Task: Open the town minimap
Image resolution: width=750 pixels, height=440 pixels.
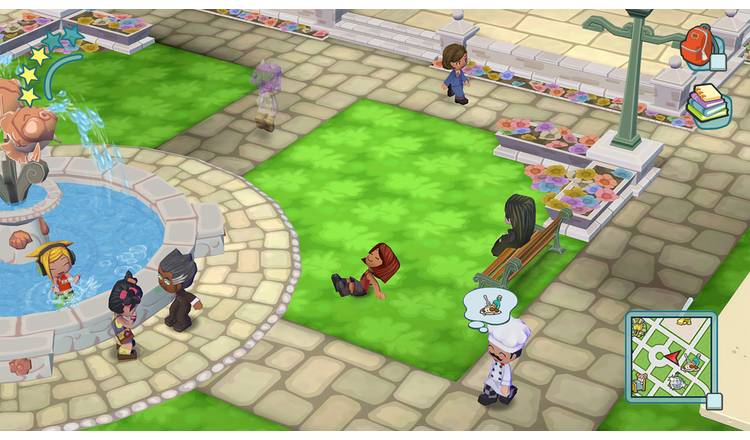Action: coord(671,352)
